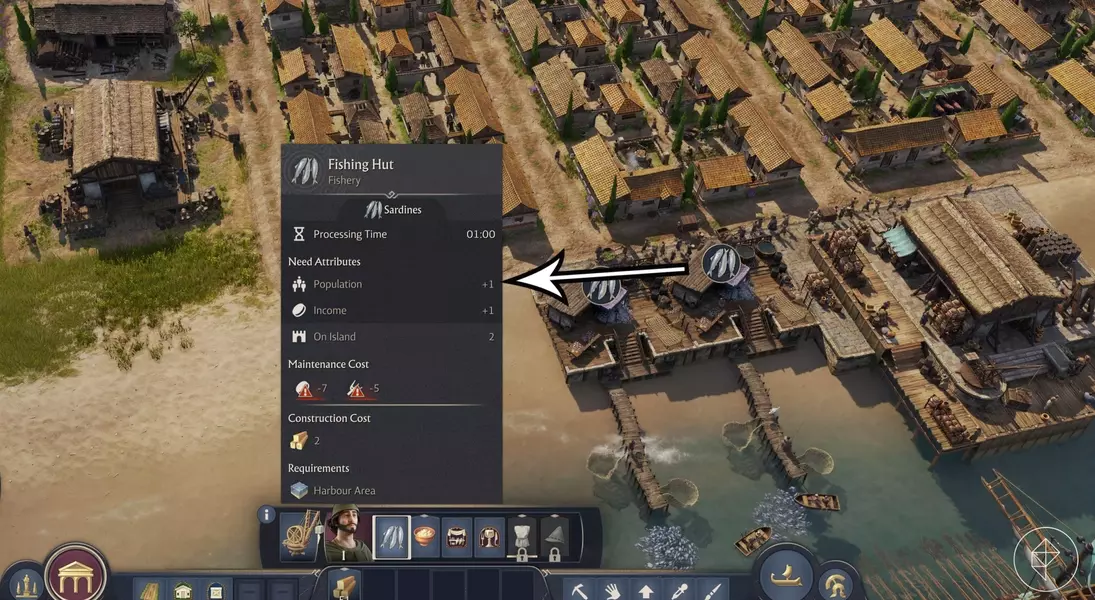
Task: Choose the green house building shortcut
Action: tap(183, 590)
